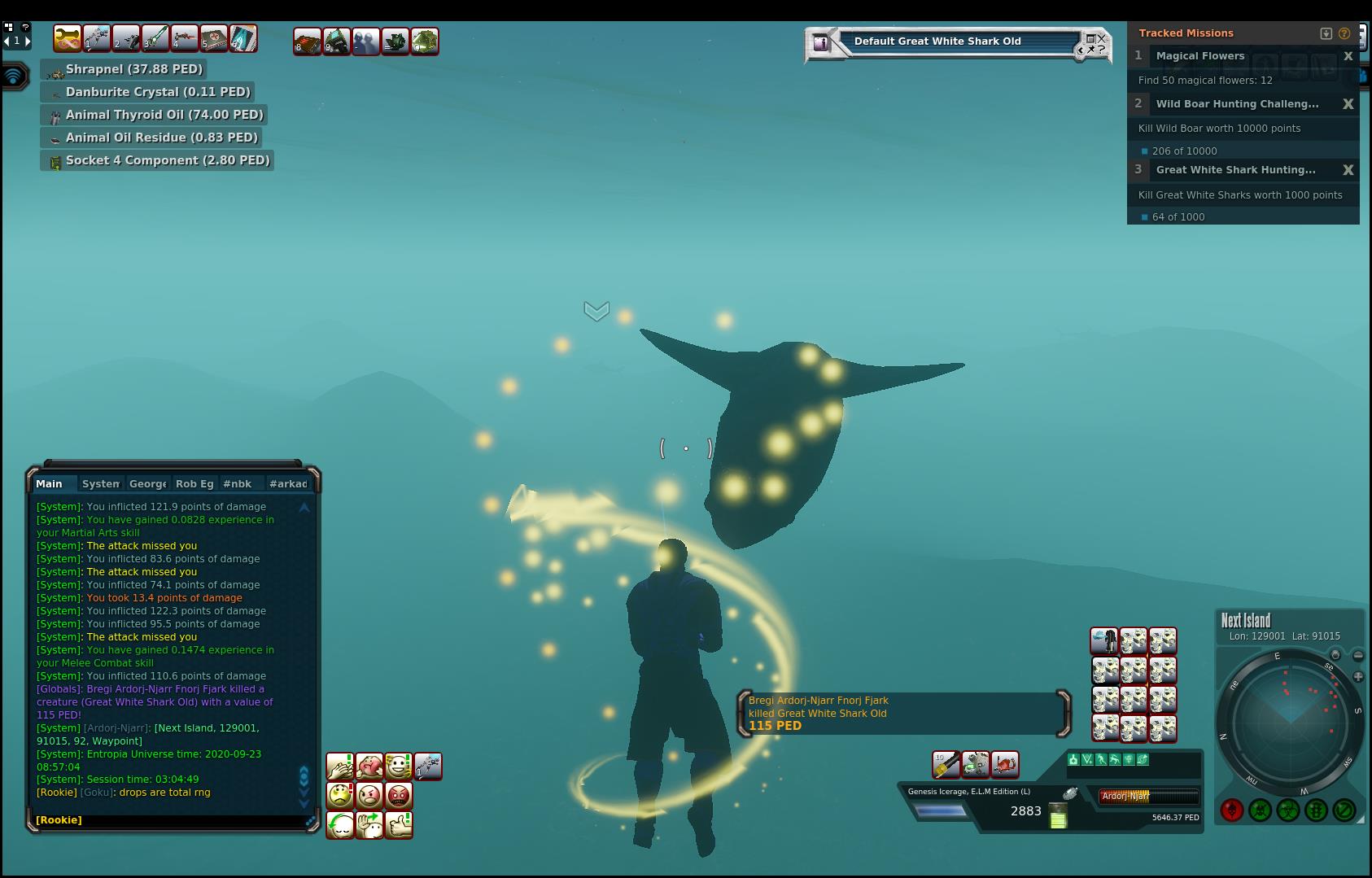Pick the Animal Thyroid Oil loot entry
The image size is (1372, 878).
coord(164,115)
